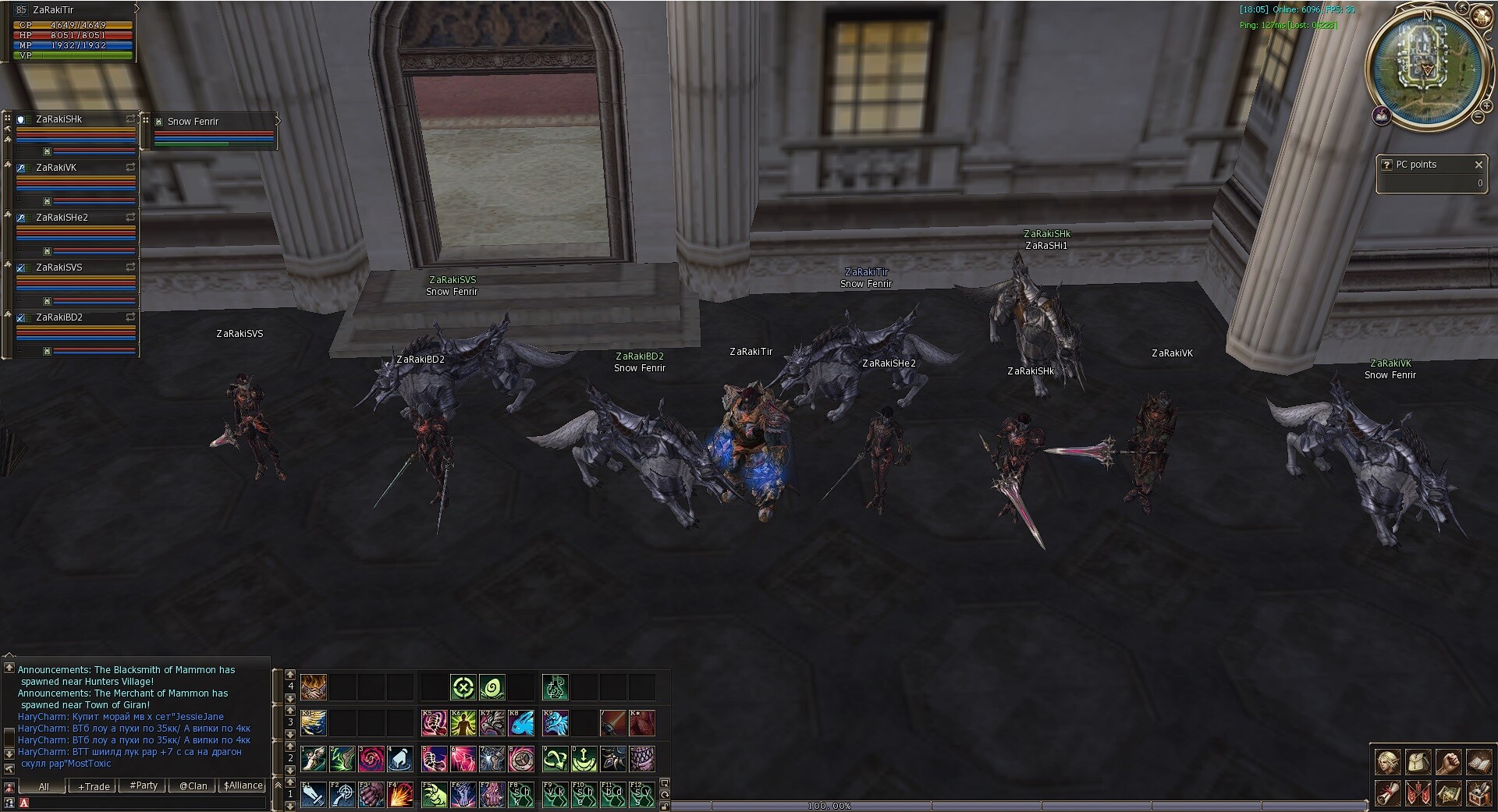Switch to the +Trade chat tab

coord(94,786)
